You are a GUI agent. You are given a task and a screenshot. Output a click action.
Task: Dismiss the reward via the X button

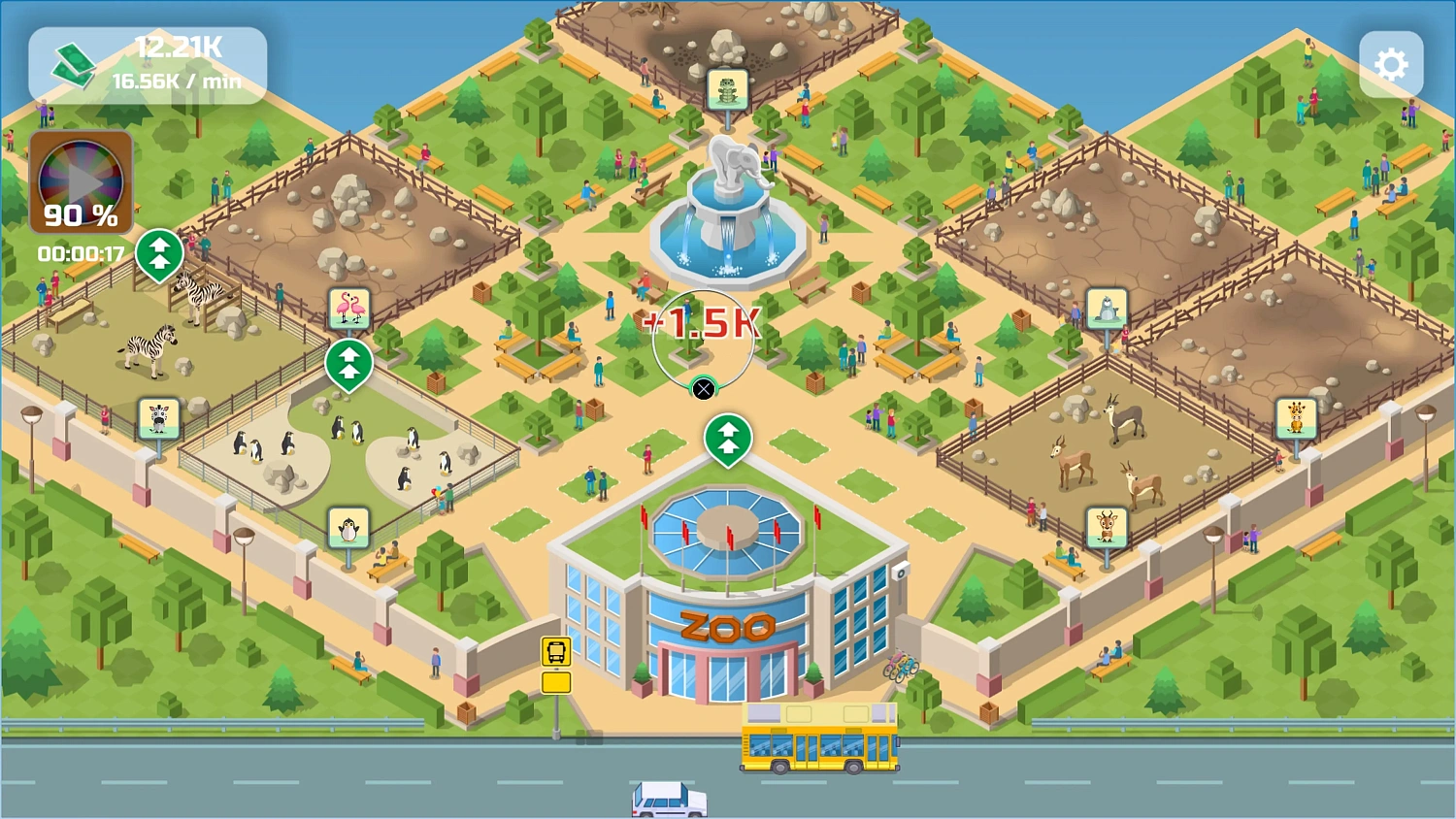pos(704,389)
